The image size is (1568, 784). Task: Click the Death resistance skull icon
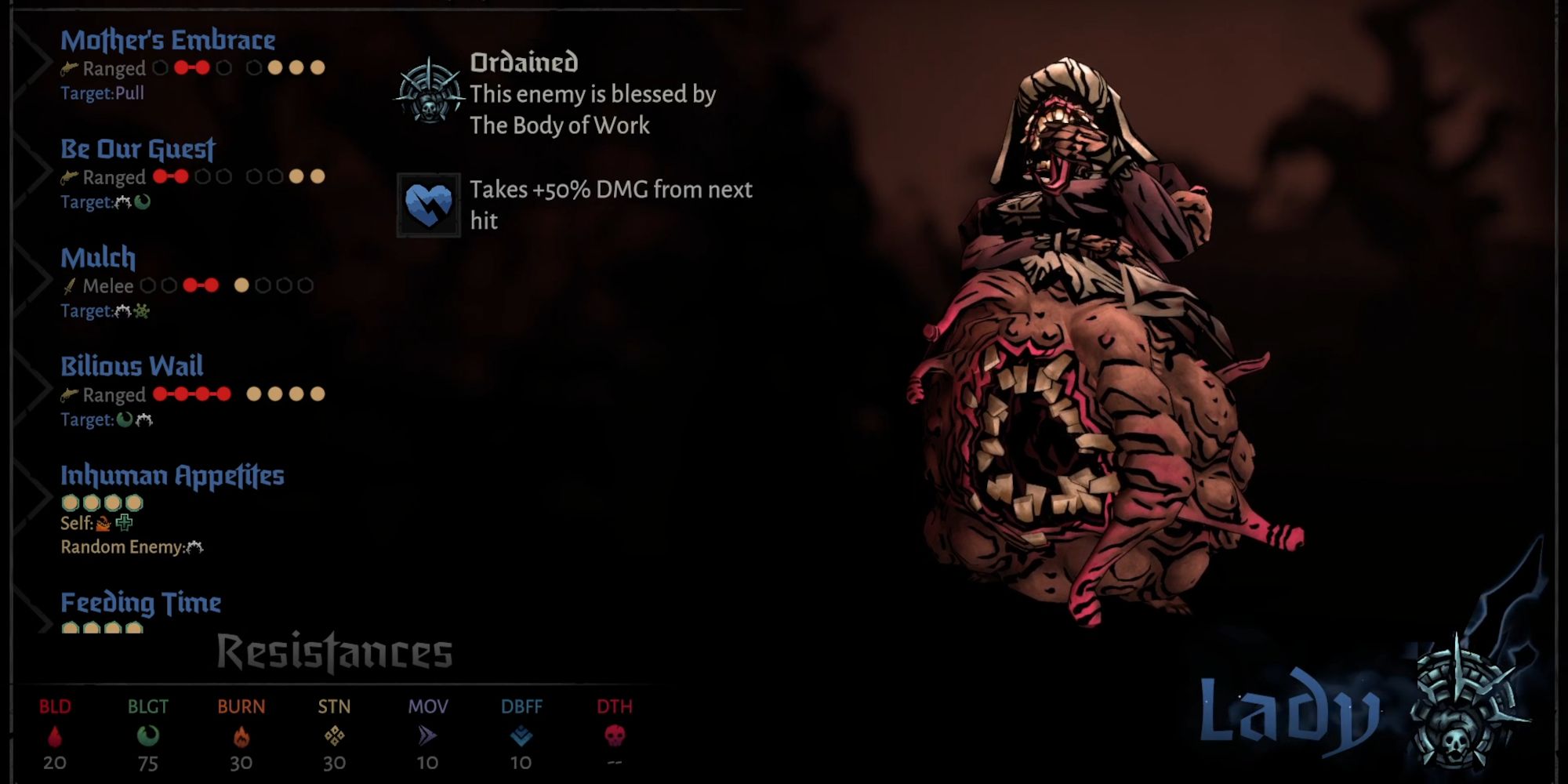(x=612, y=735)
